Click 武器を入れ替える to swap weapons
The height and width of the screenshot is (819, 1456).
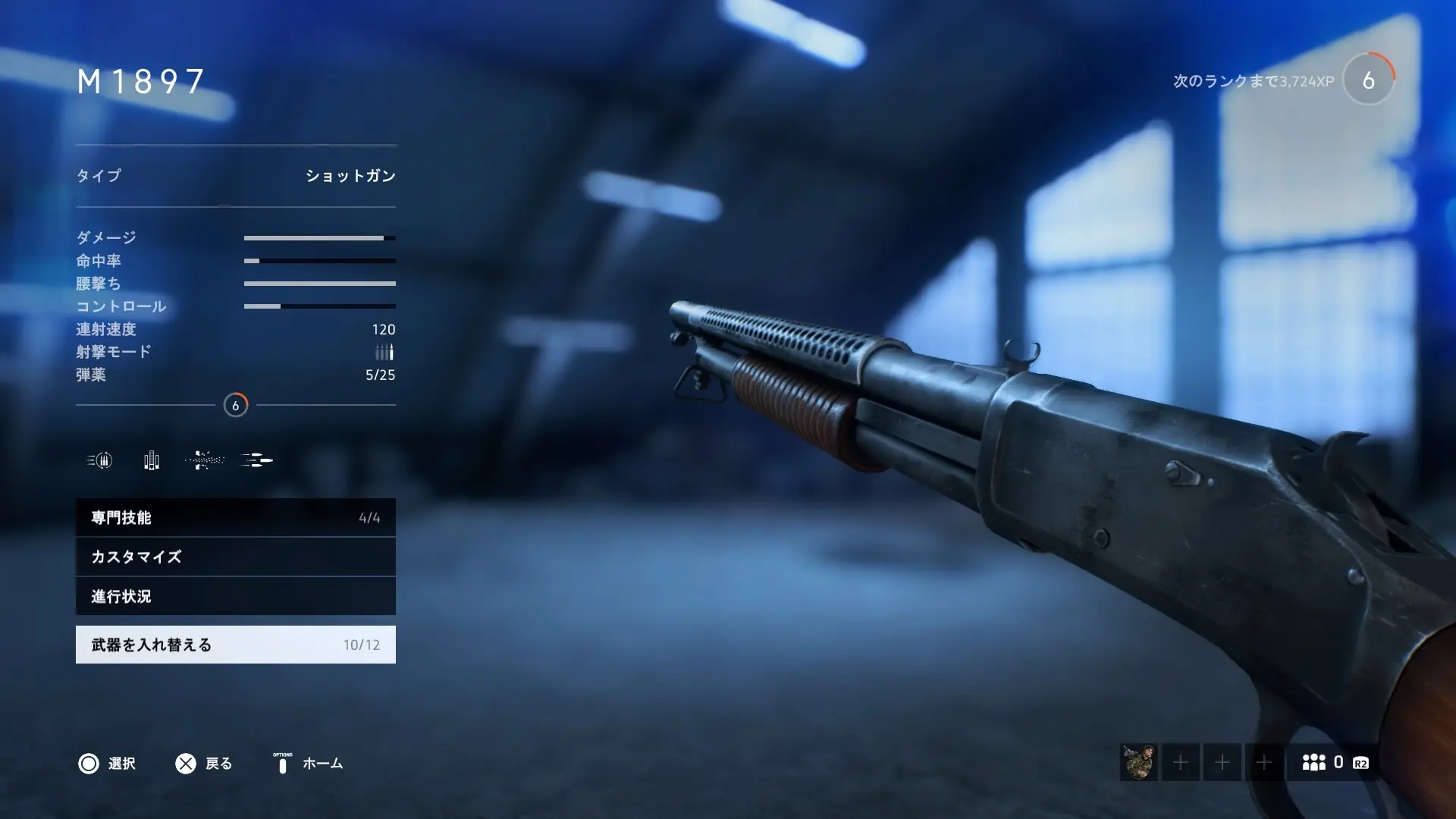tap(235, 644)
